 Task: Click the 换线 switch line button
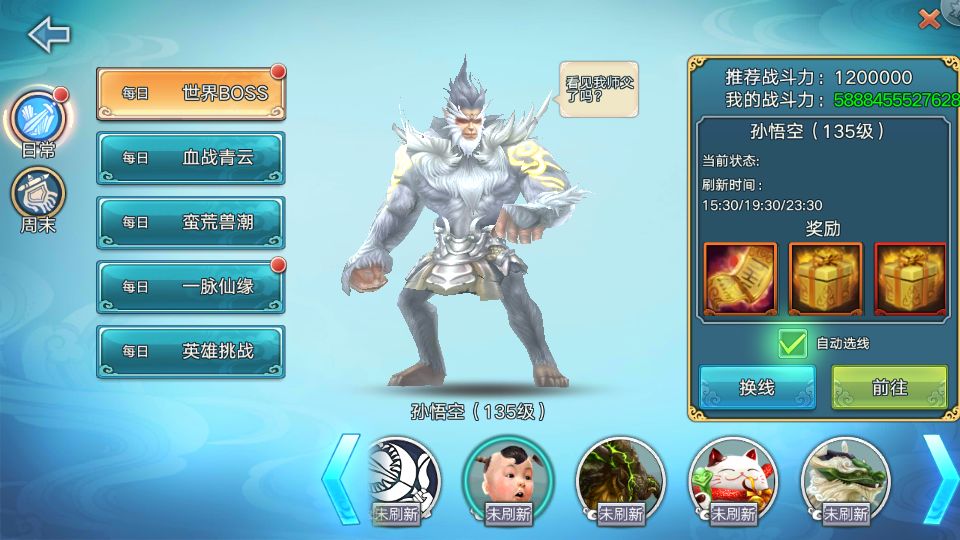(x=757, y=388)
